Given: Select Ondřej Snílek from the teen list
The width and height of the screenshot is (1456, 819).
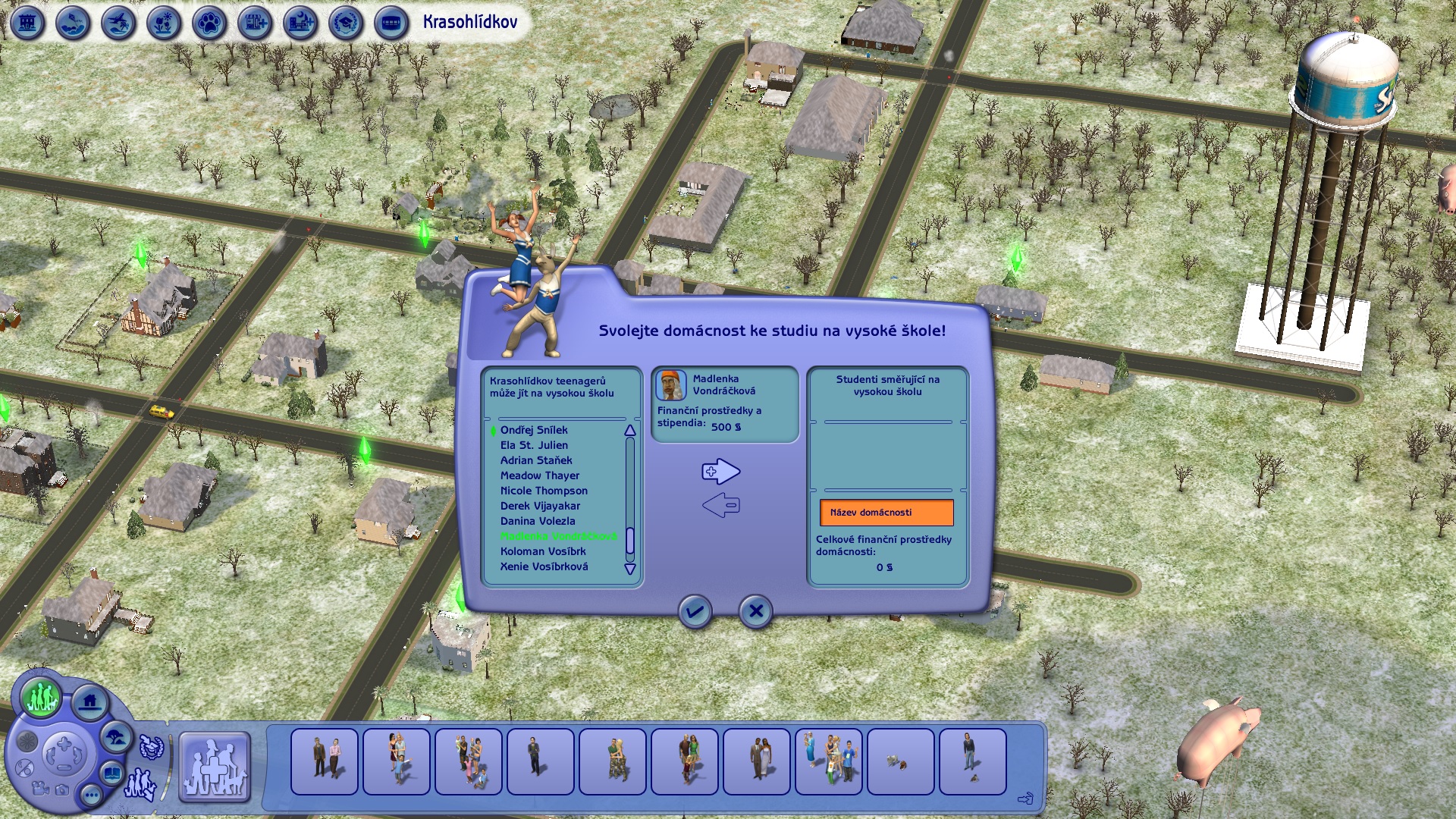Looking at the screenshot, I should click(x=534, y=430).
